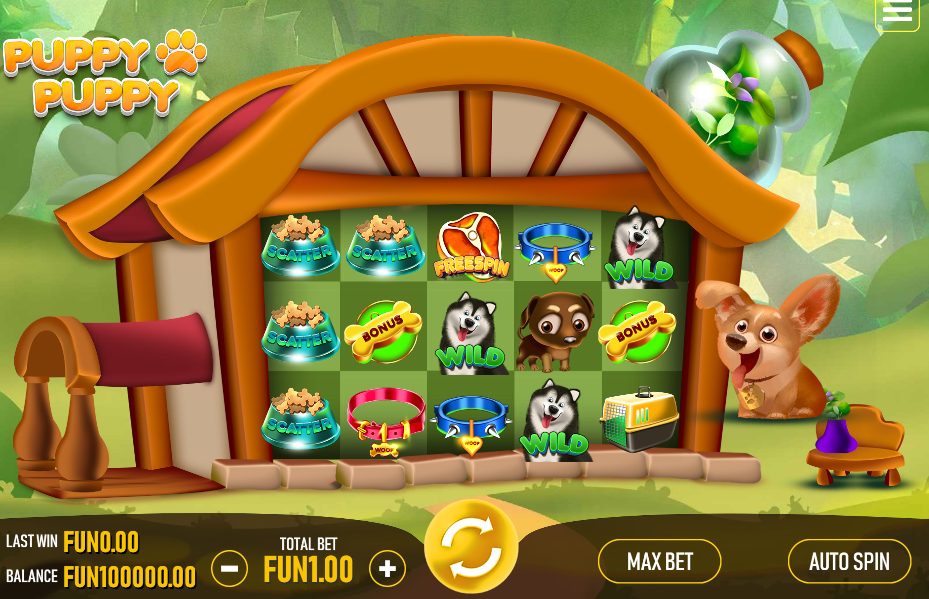Increase total bet with the plus button
The height and width of the screenshot is (599, 929).
coord(387,569)
